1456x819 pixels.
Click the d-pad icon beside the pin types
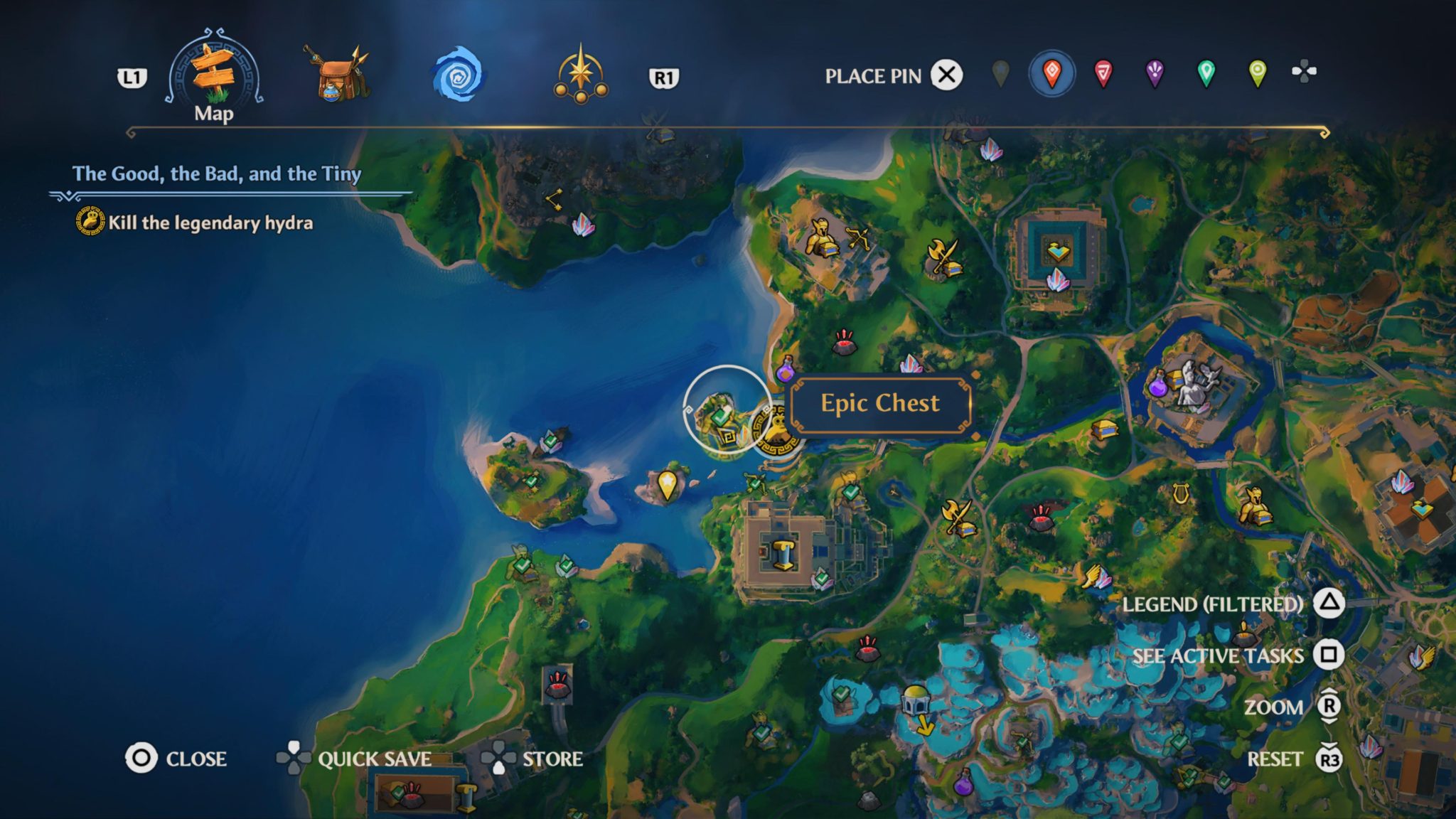pyautogui.click(x=1302, y=71)
